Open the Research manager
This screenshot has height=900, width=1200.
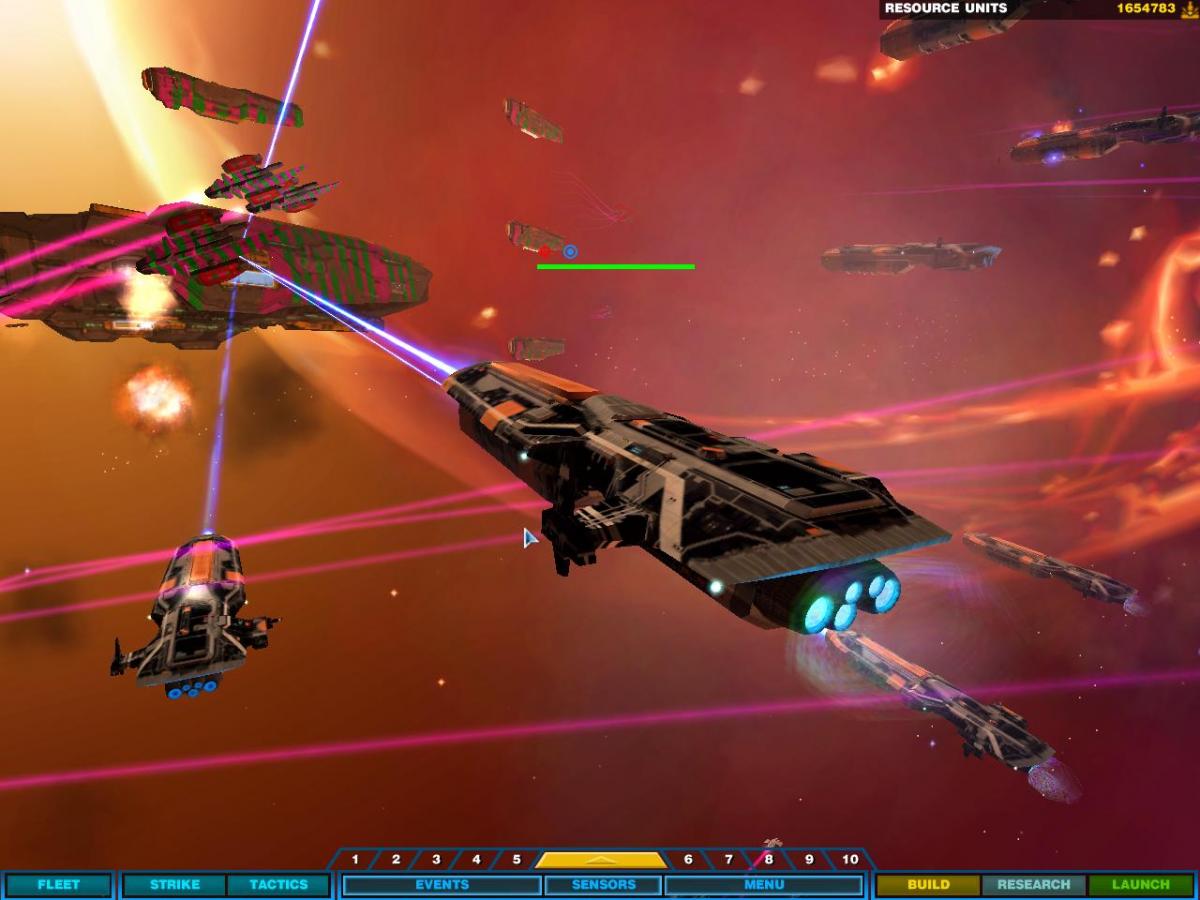(1034, 885)
